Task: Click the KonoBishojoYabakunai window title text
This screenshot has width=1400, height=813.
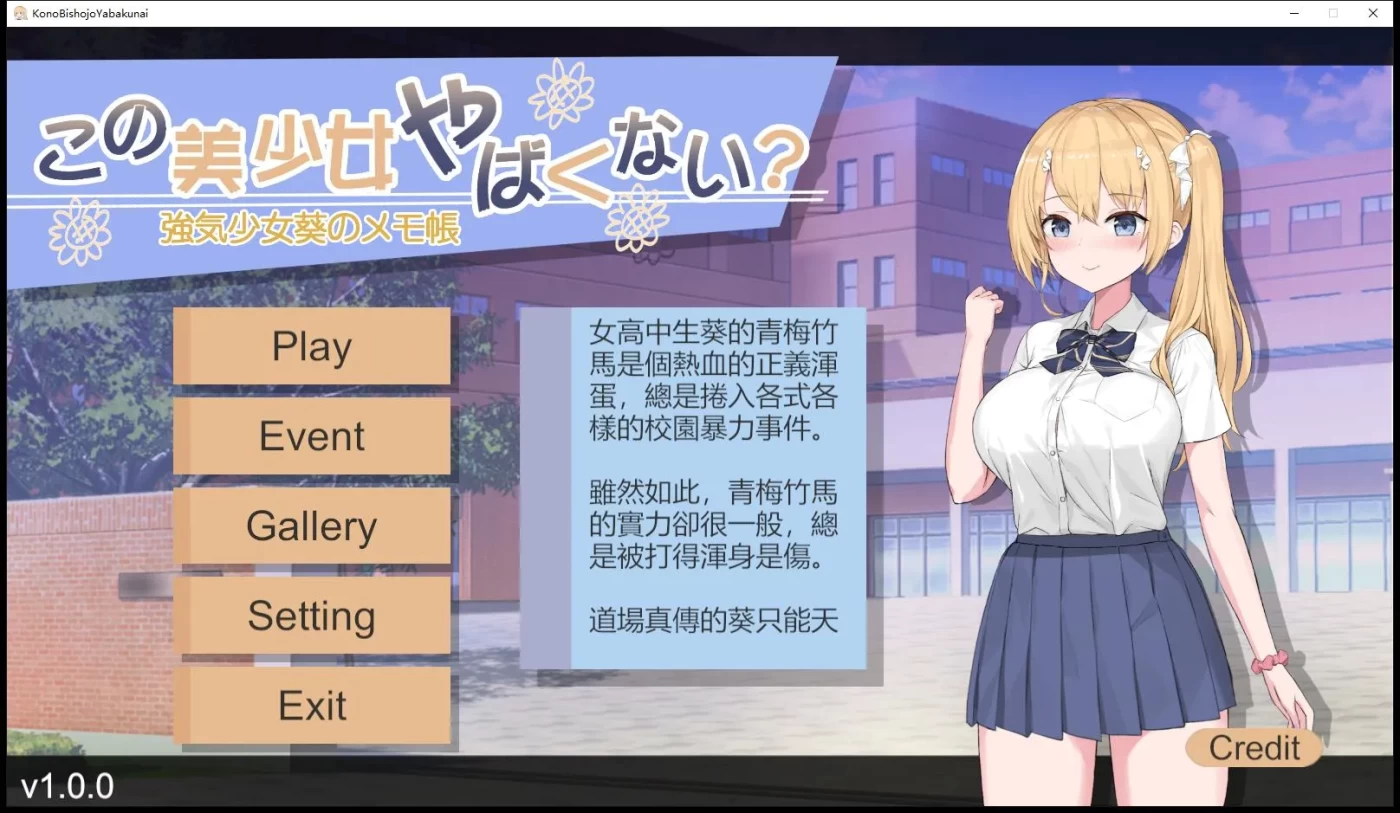Action: tap(90, 13)
